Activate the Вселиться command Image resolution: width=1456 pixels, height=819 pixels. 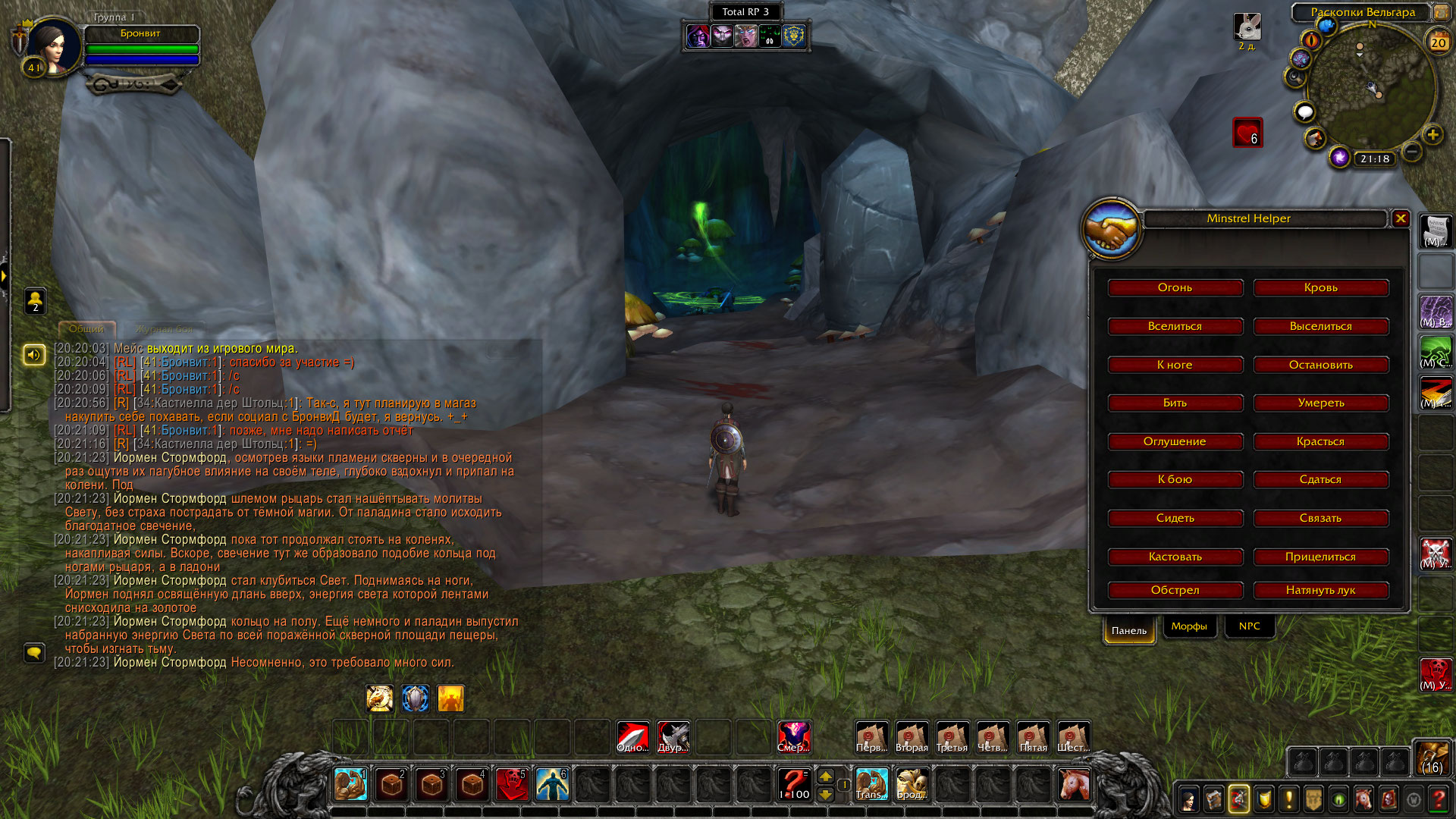1175,327
